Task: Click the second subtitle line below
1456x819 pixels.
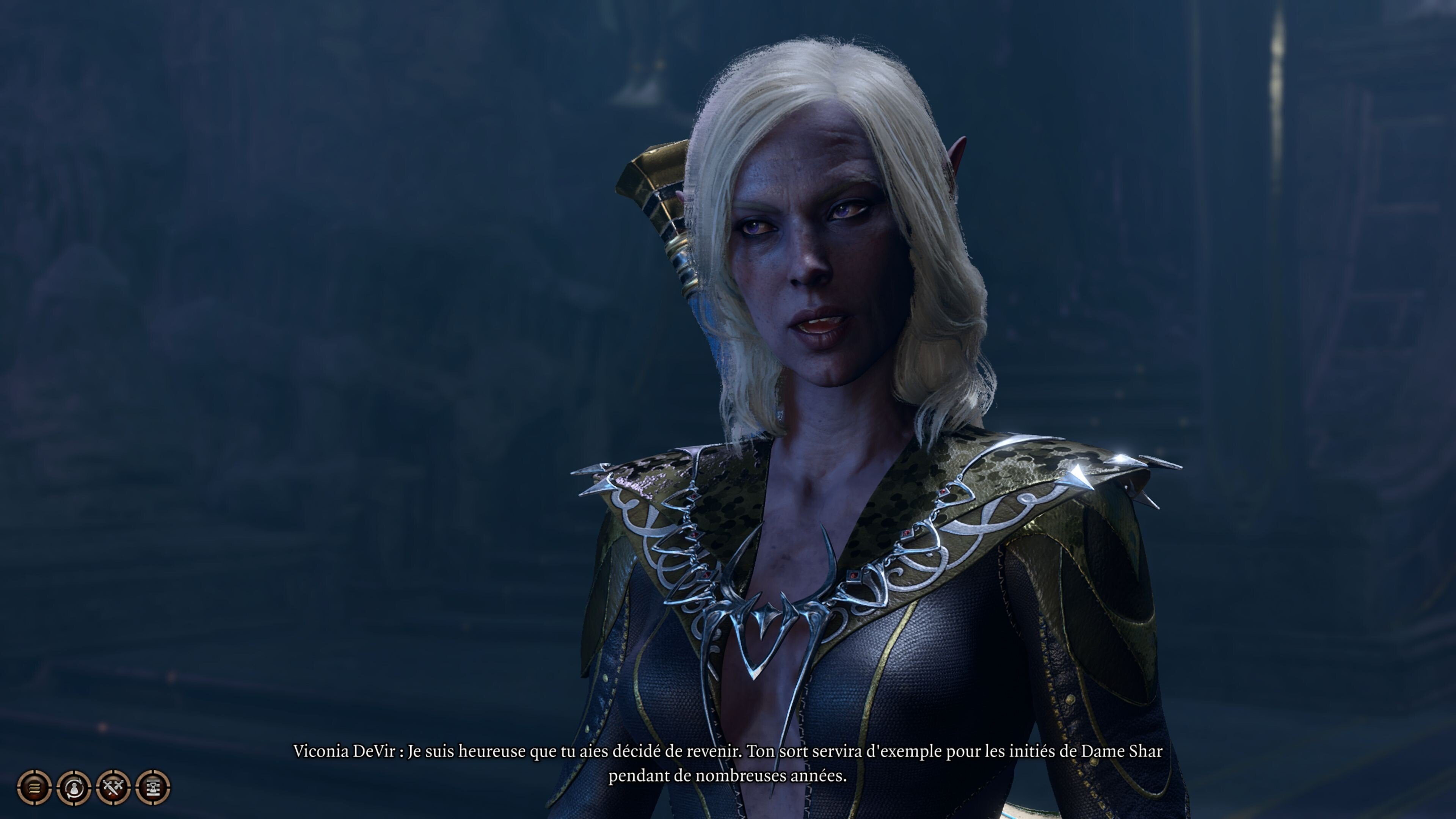Action: click(x=728, y=778)
